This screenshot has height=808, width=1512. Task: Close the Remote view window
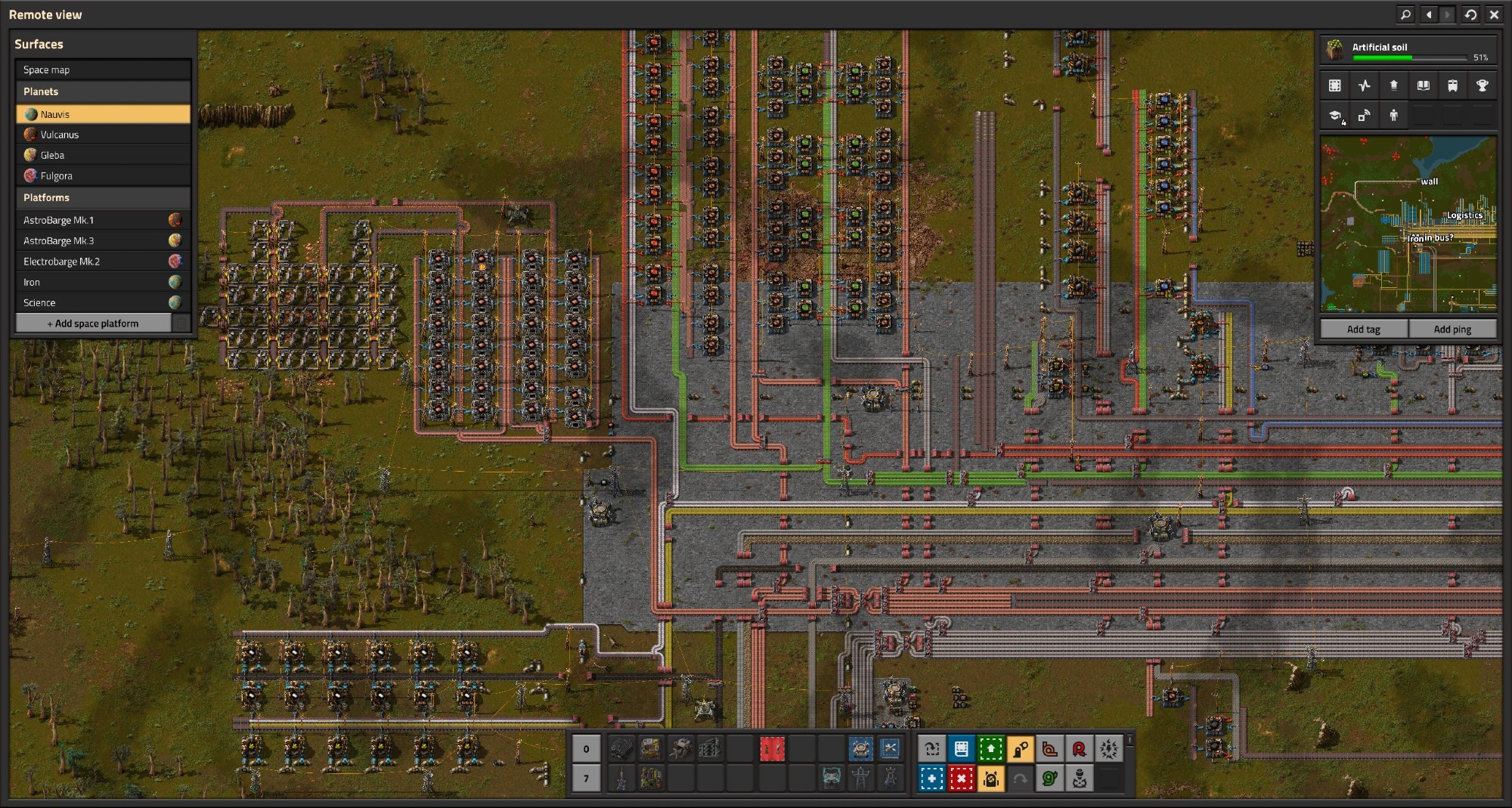[1494, 14]
